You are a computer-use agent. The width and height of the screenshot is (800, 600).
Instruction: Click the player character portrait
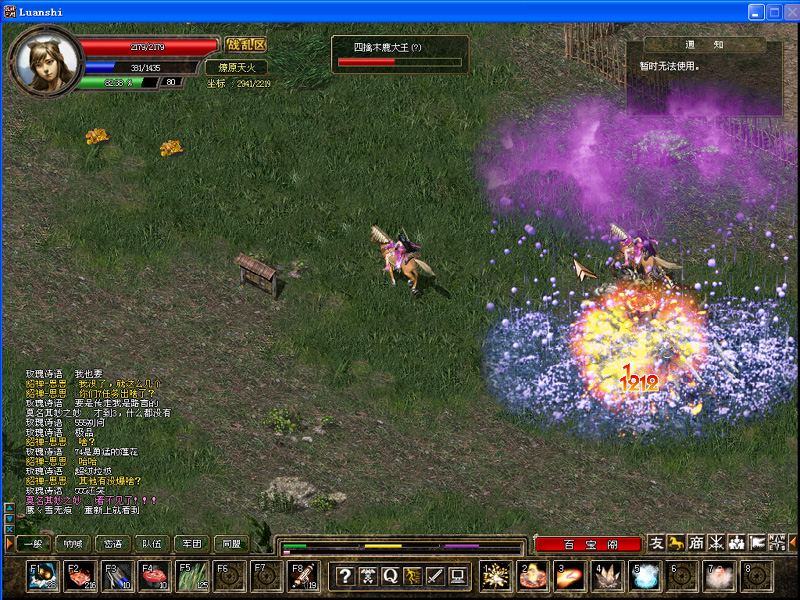point(44,60)
